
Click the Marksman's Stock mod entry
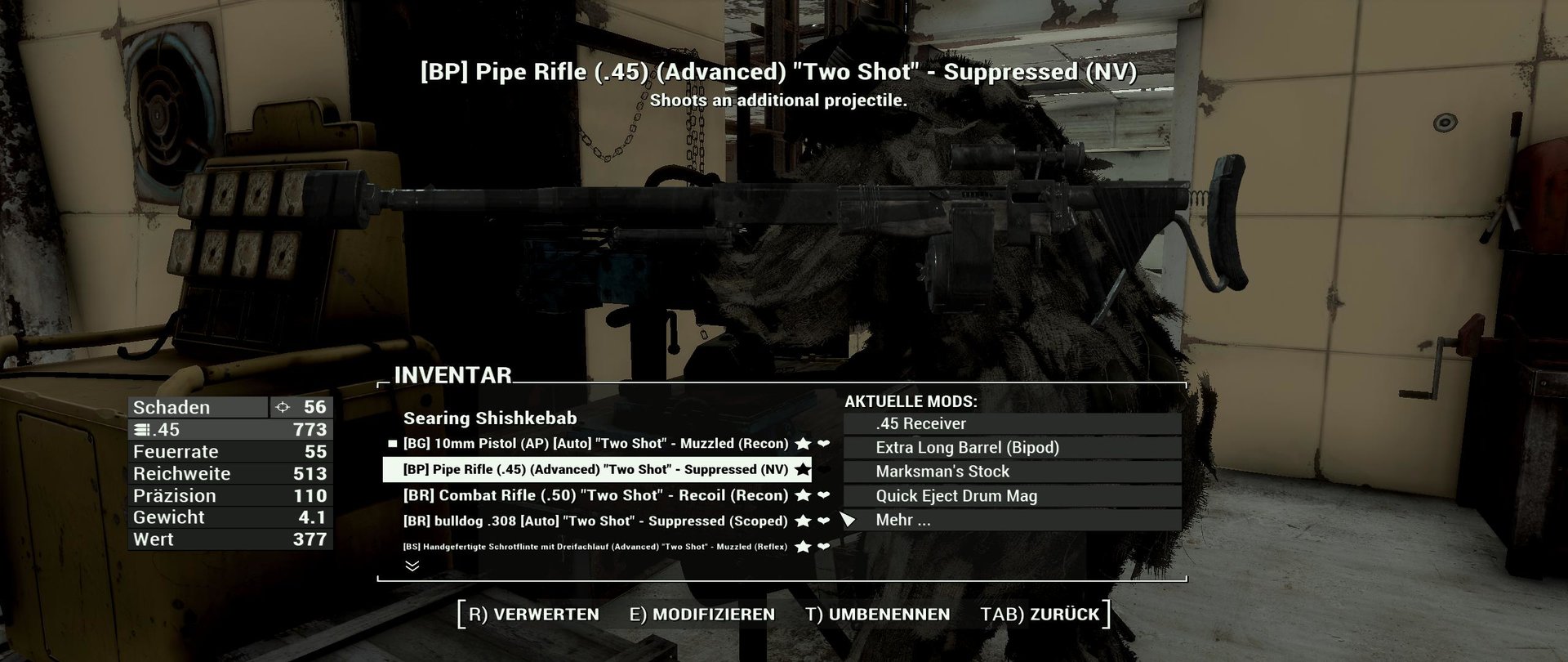pos(1012,472)
